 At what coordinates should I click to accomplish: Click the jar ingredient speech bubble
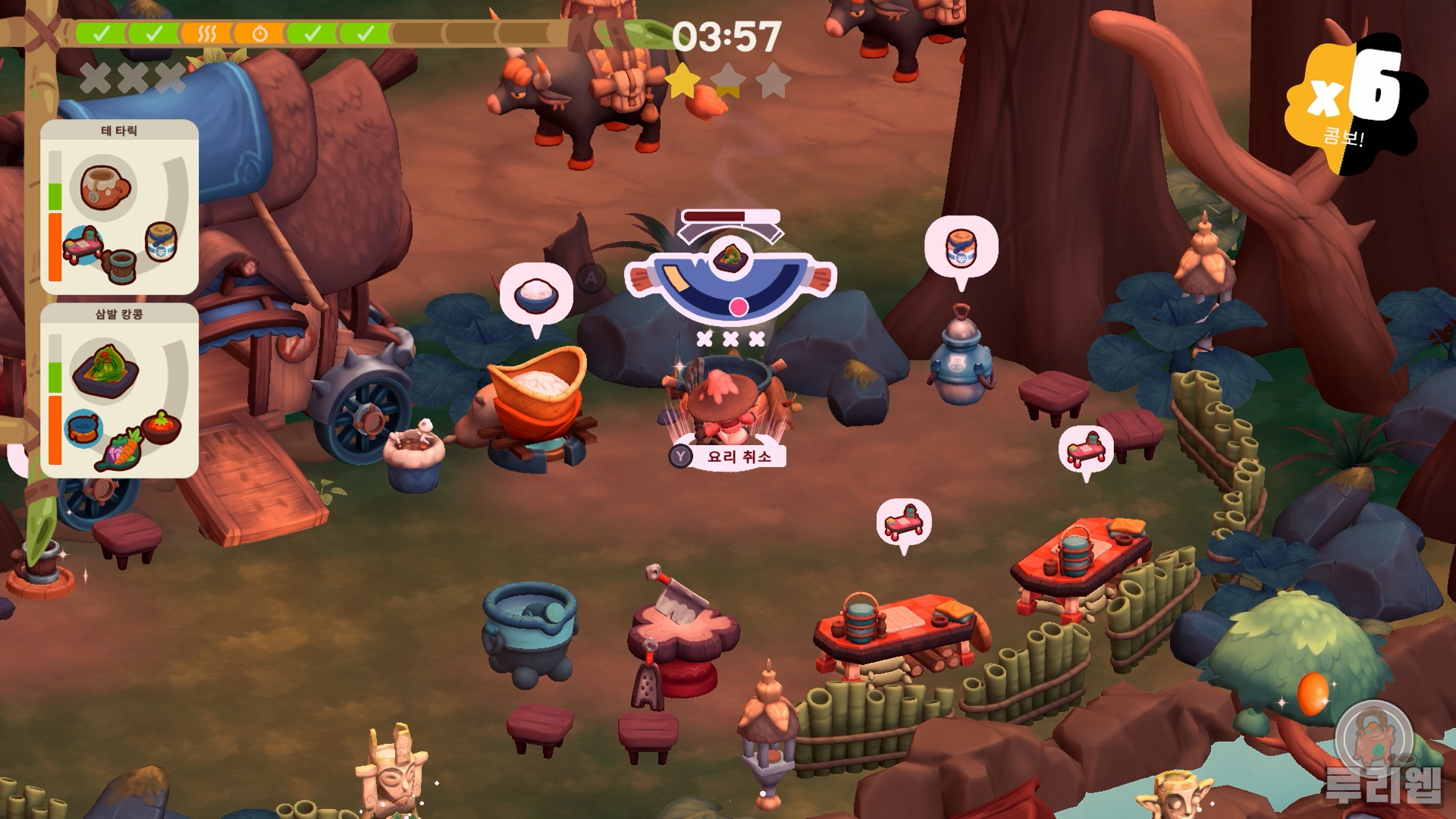pos(961,248)
